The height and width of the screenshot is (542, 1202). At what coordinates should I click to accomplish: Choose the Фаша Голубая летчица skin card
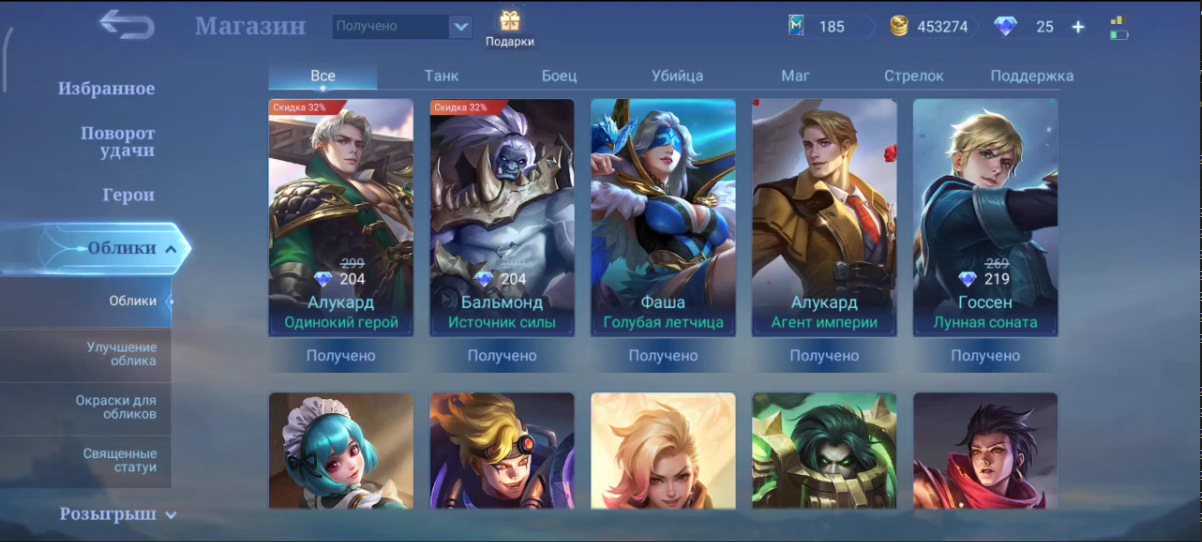point(663,217)
